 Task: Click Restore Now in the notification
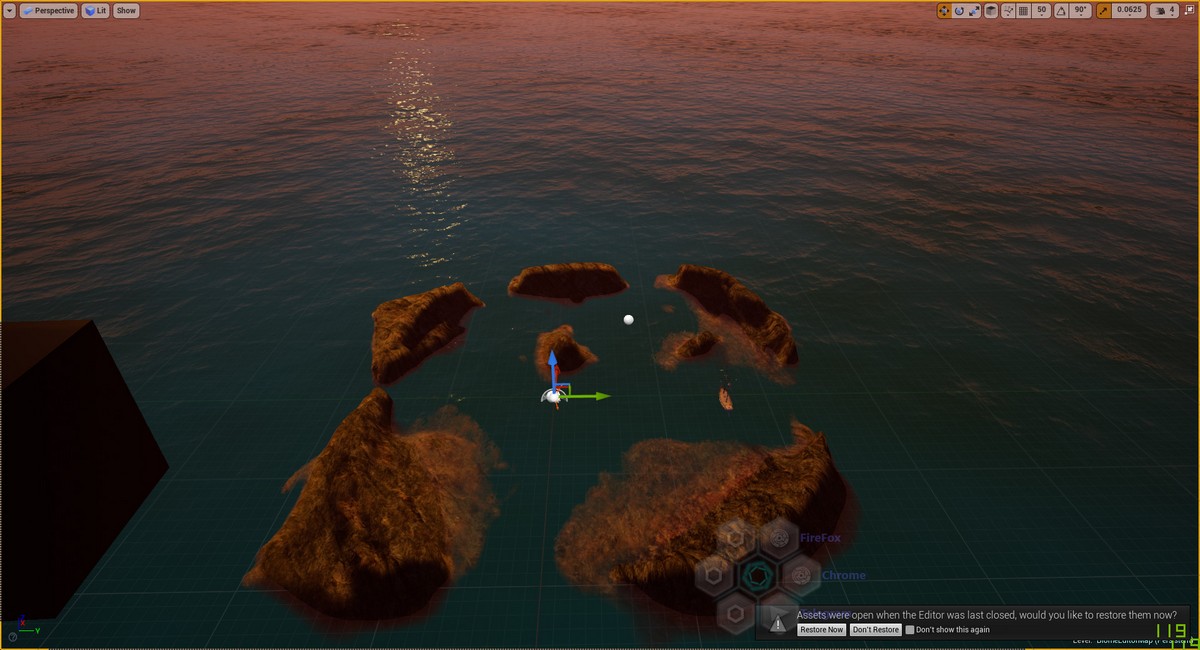(x=821, y=630)
